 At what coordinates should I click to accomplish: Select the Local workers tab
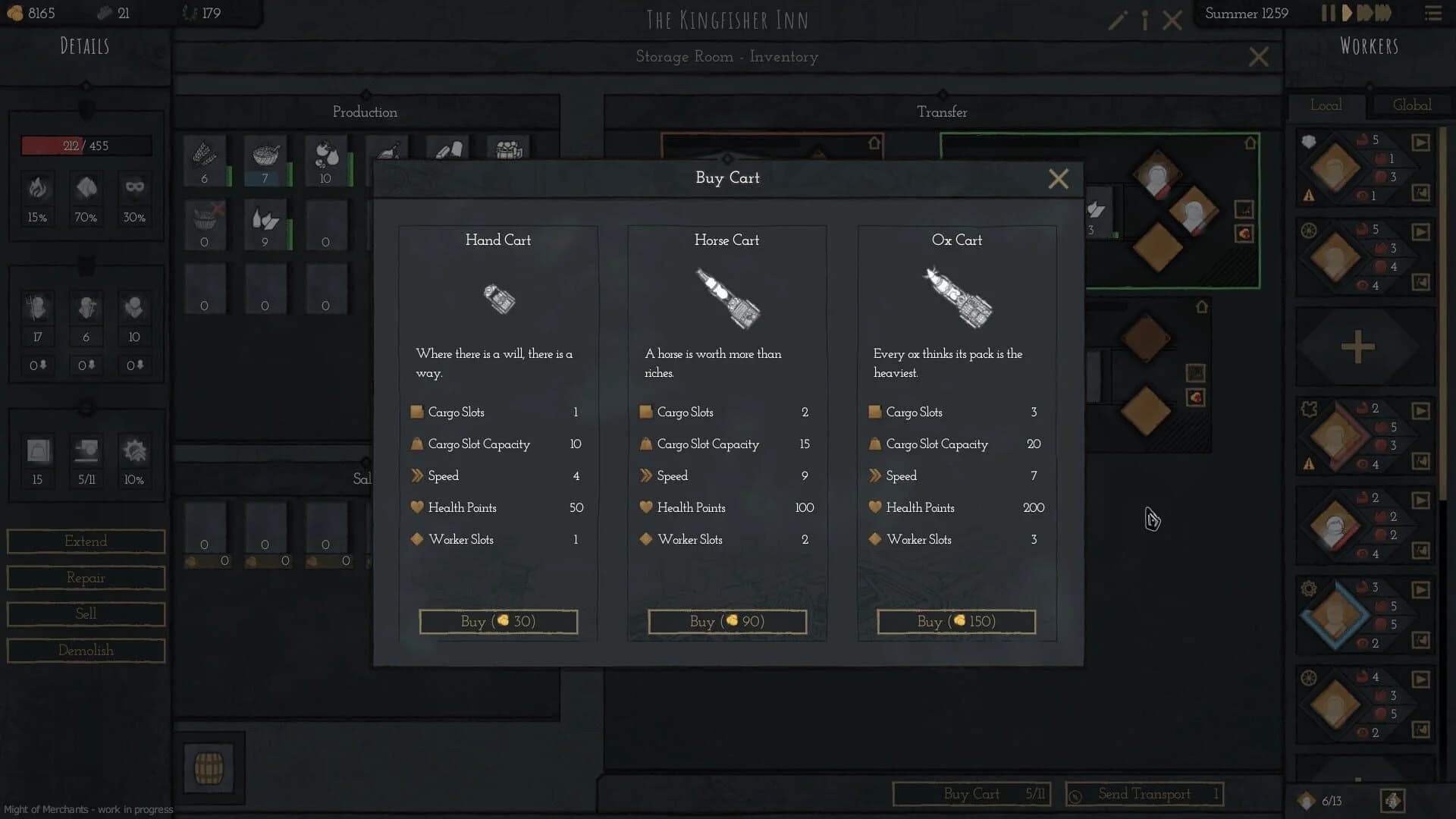pyautogui.click(x=1326, y=105)
